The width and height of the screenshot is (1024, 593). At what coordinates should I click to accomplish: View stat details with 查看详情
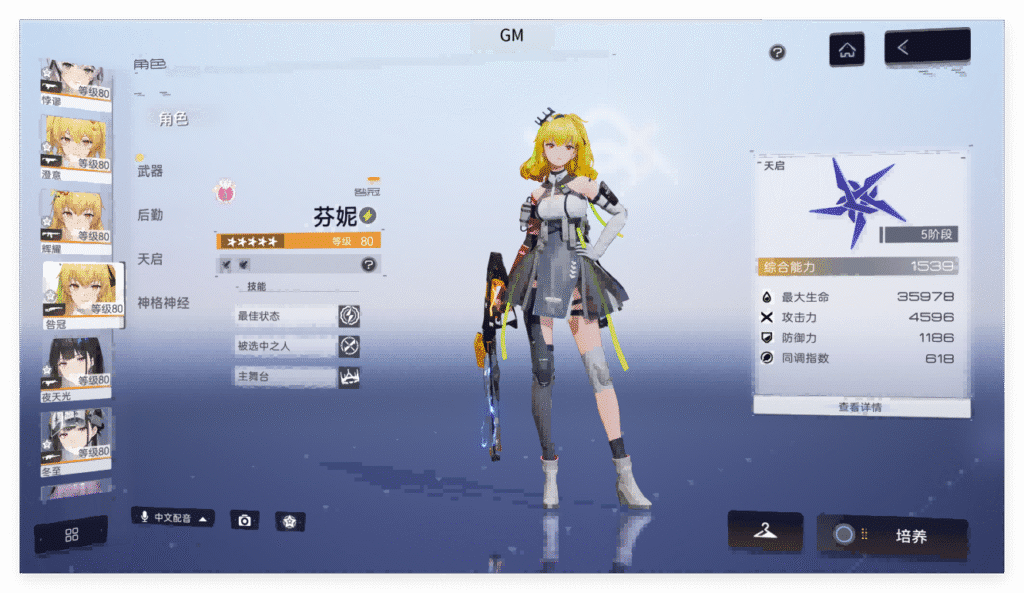[x=860, y=407]
